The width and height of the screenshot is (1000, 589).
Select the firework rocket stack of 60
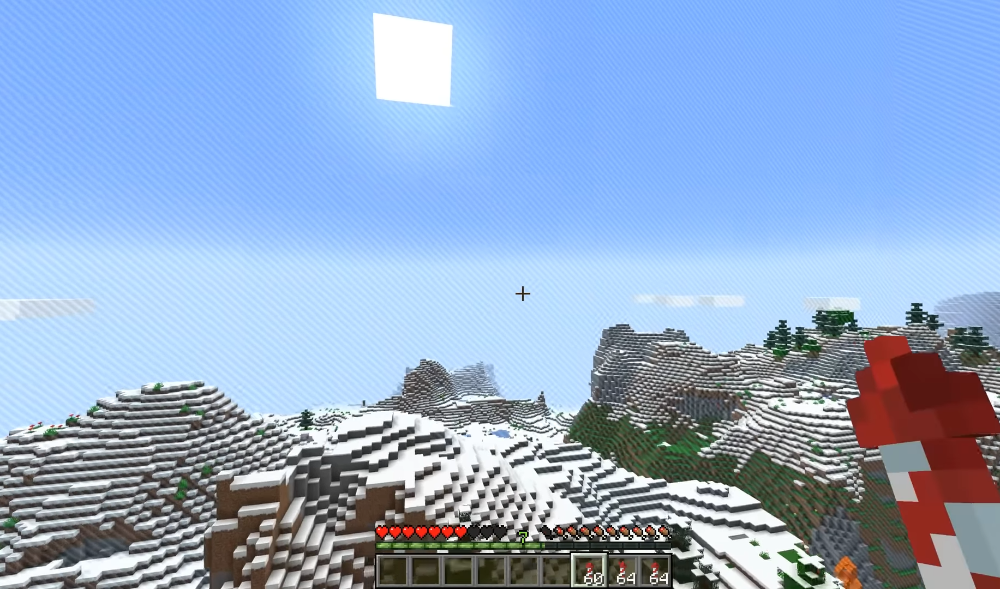(x=590, y=571)
